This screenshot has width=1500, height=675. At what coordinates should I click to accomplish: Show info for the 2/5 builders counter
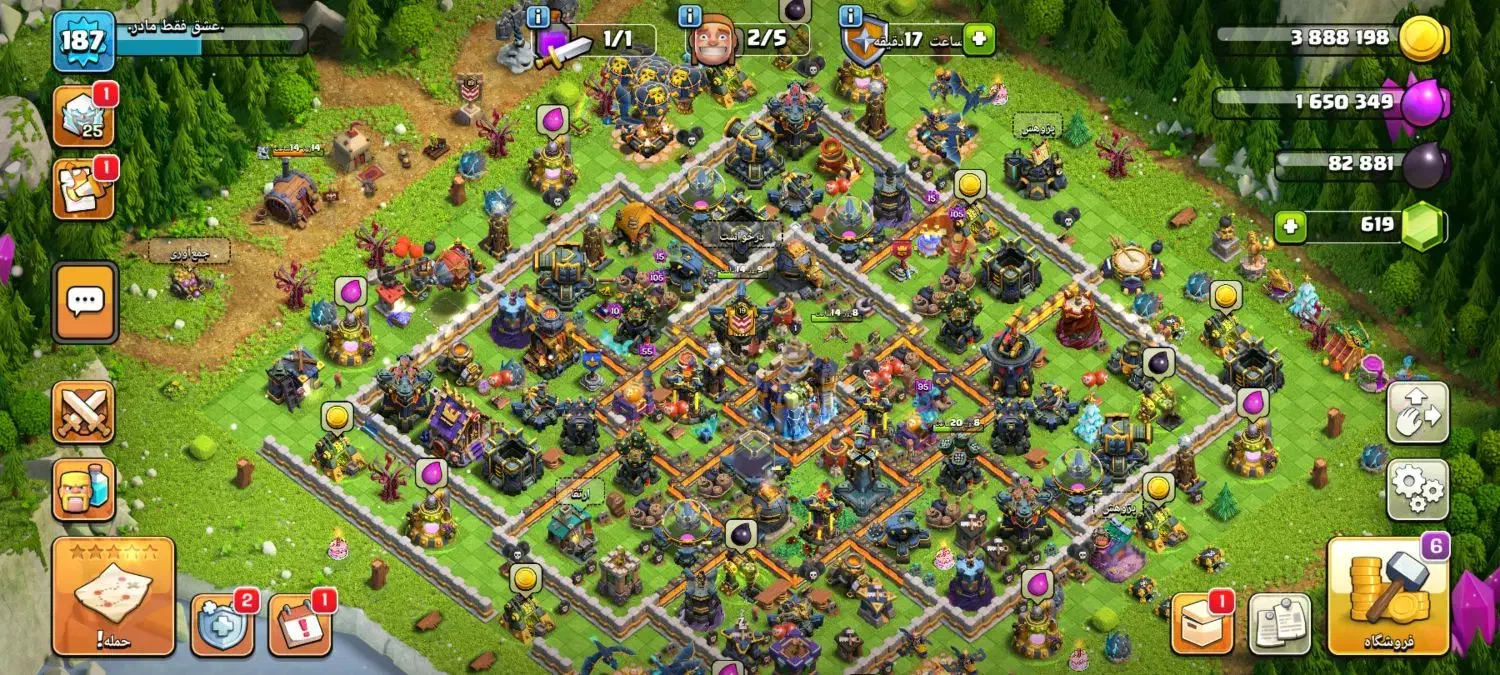point(689,17)
